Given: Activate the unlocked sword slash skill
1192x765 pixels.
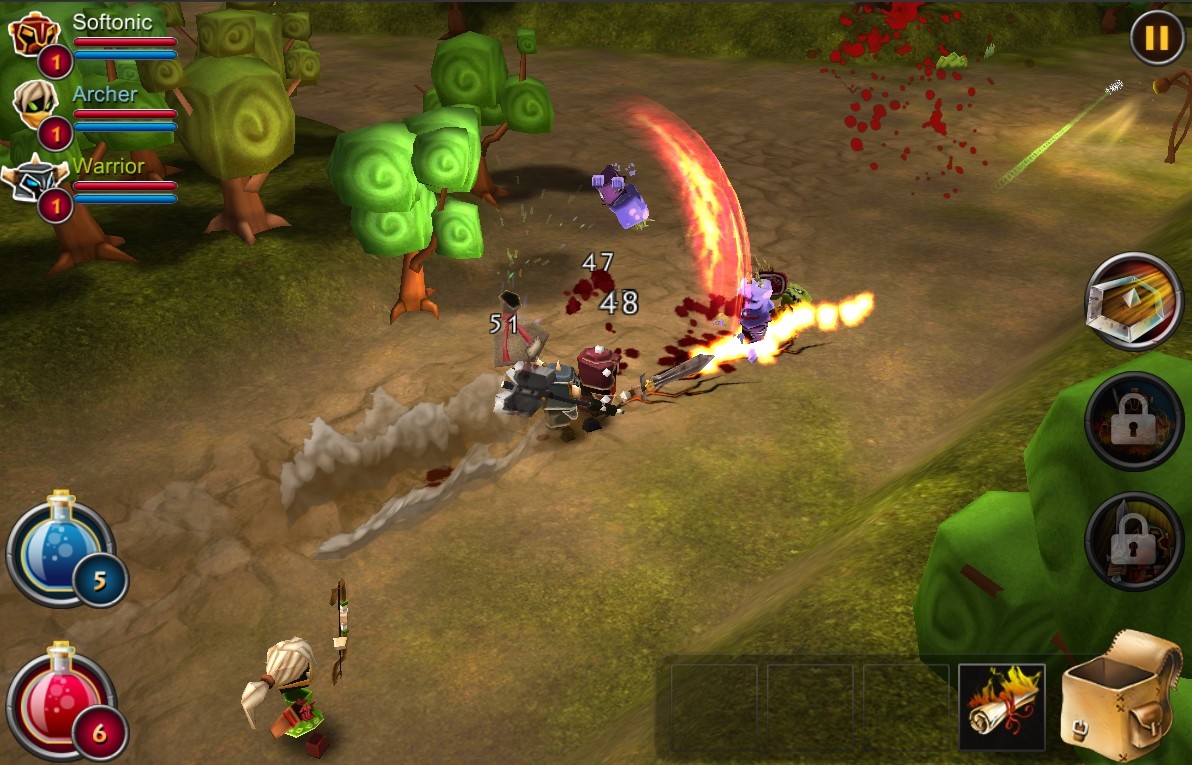Looking at the screenshot, I should tap(1134, 300).
